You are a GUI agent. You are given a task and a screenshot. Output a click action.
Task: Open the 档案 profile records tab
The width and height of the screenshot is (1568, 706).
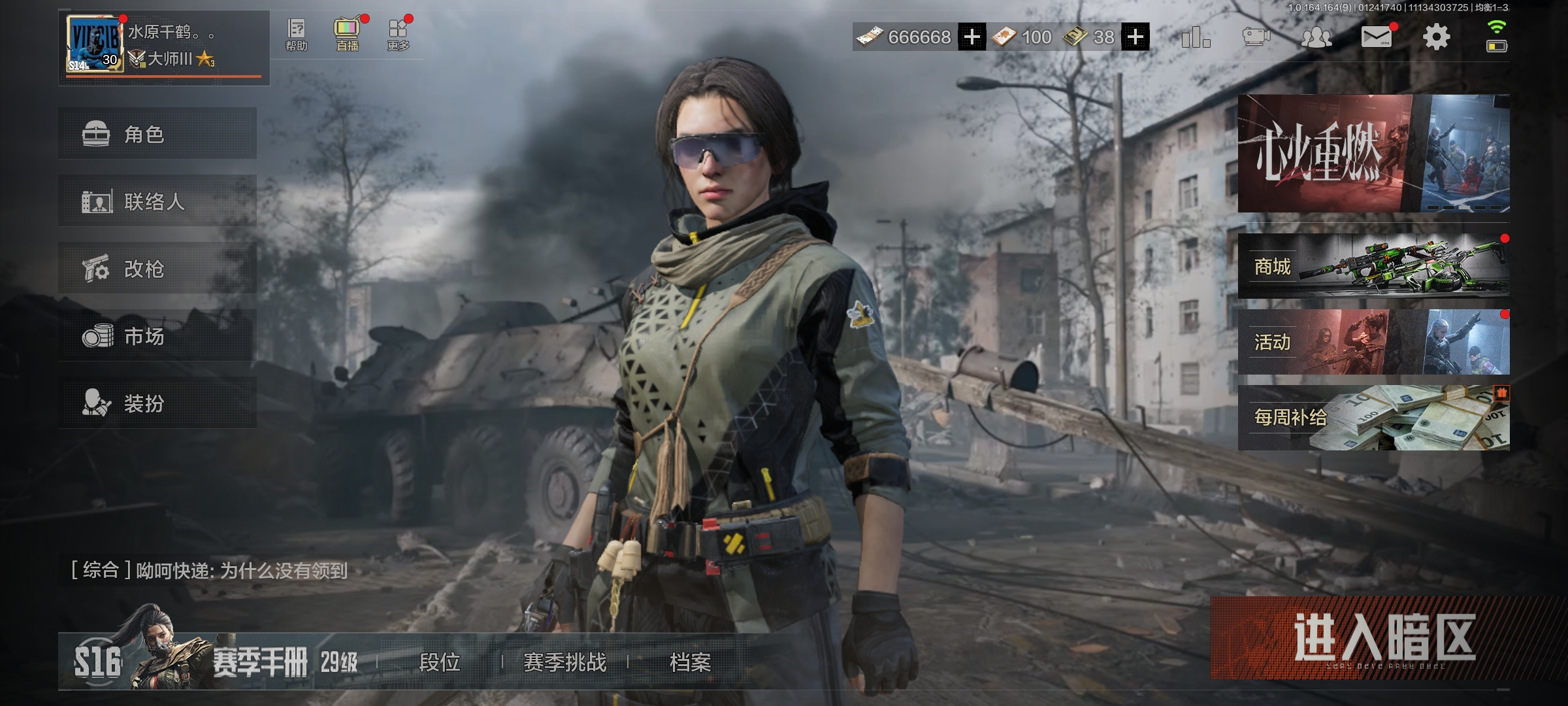pyautogui.click(x=690, y=662)
